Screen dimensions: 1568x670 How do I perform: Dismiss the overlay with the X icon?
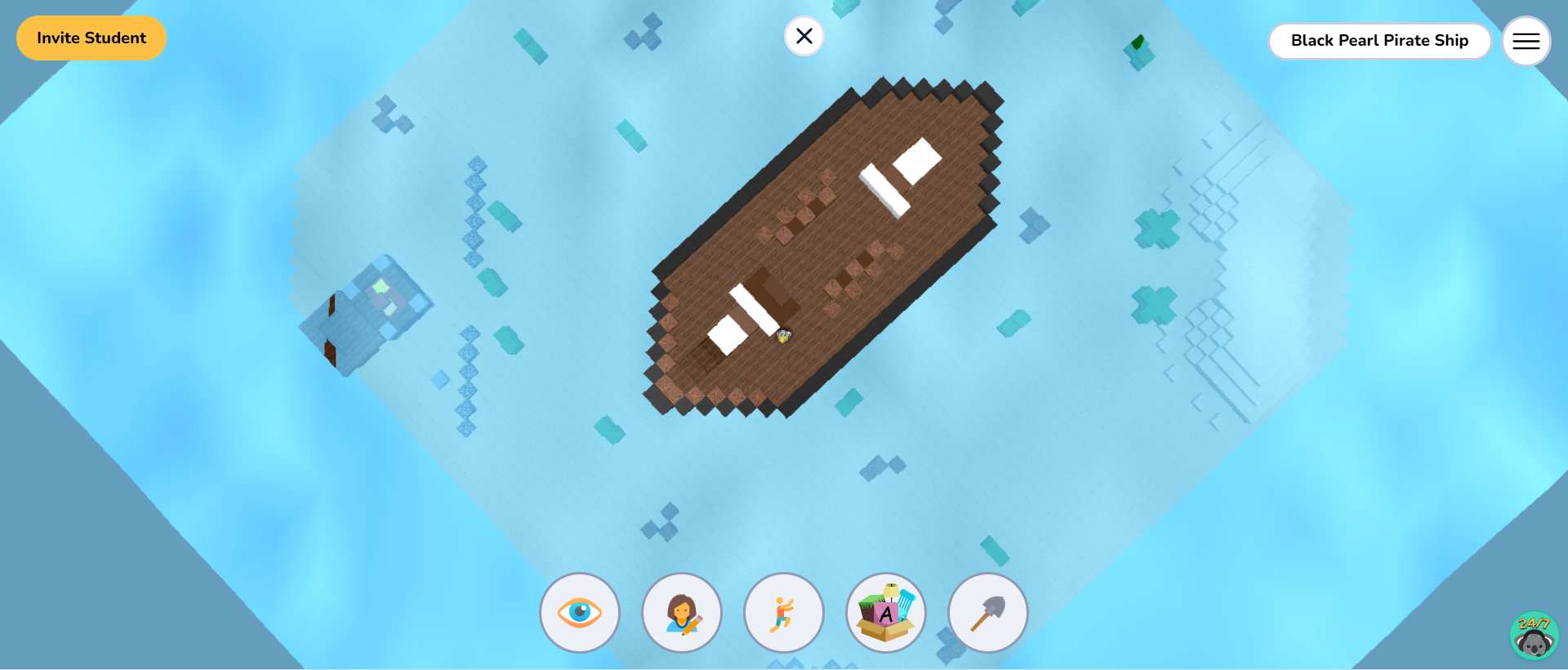pos(804,36)
